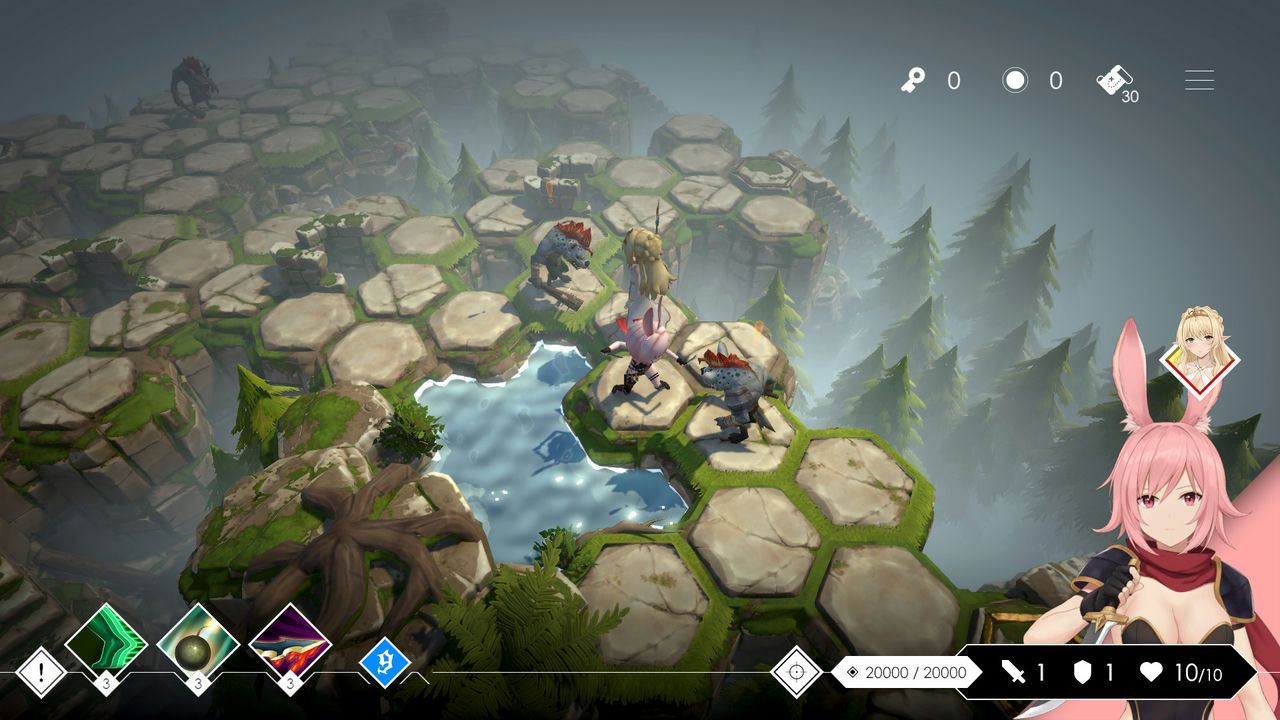Open the exclamation mark alert diamond
The image size is (1280, 720).
42,672
